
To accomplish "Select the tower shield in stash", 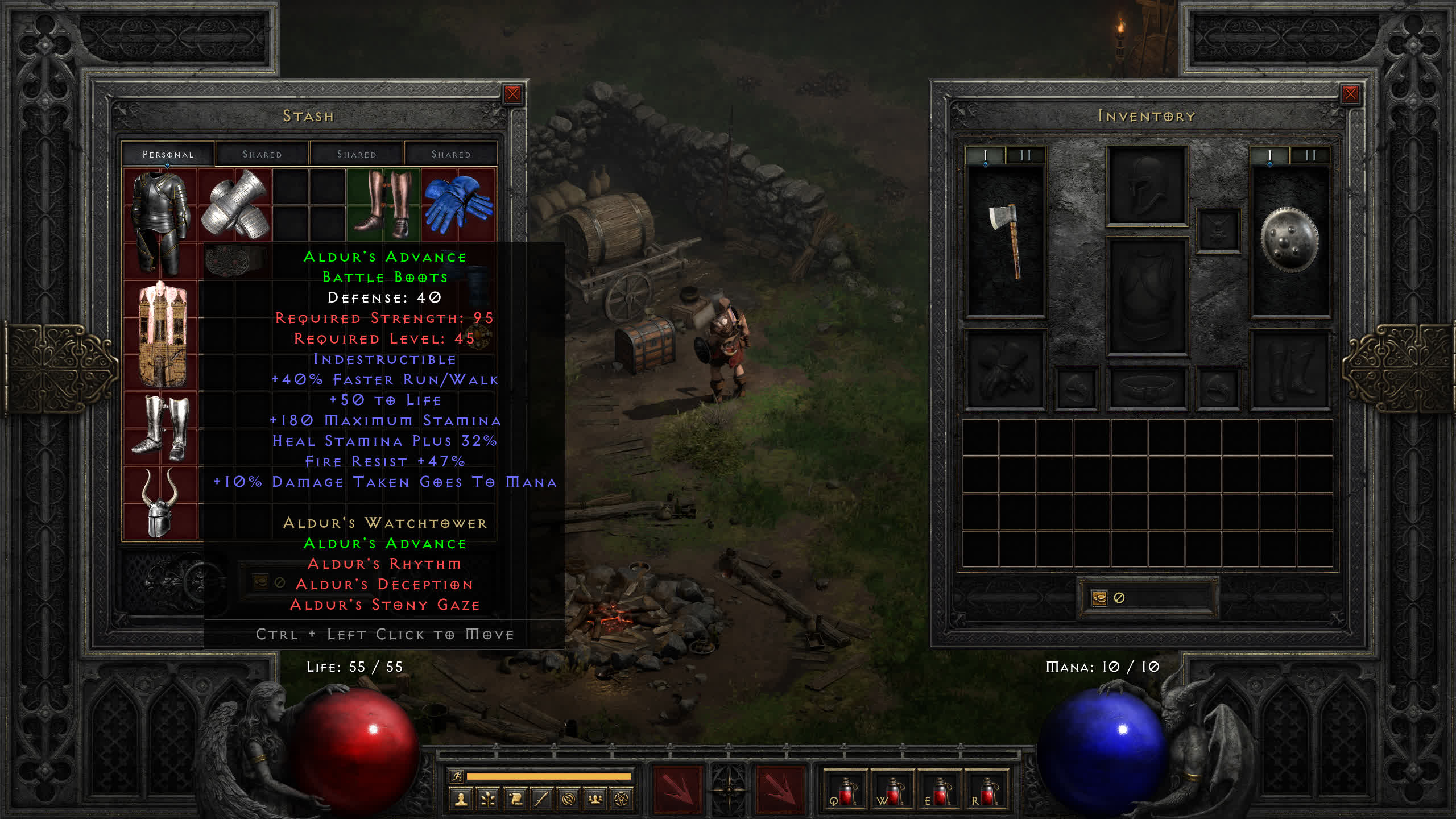I will coord(162,334).
